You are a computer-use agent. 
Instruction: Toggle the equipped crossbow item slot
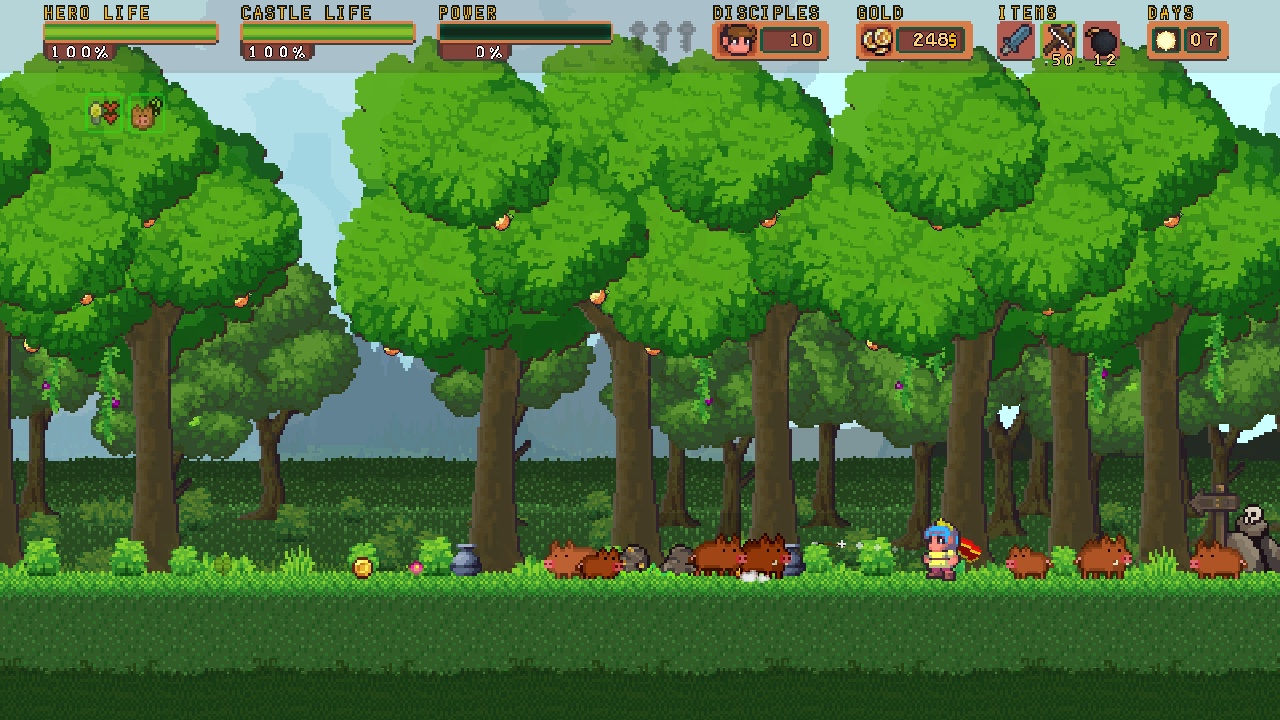click(x=1057, y=40)
